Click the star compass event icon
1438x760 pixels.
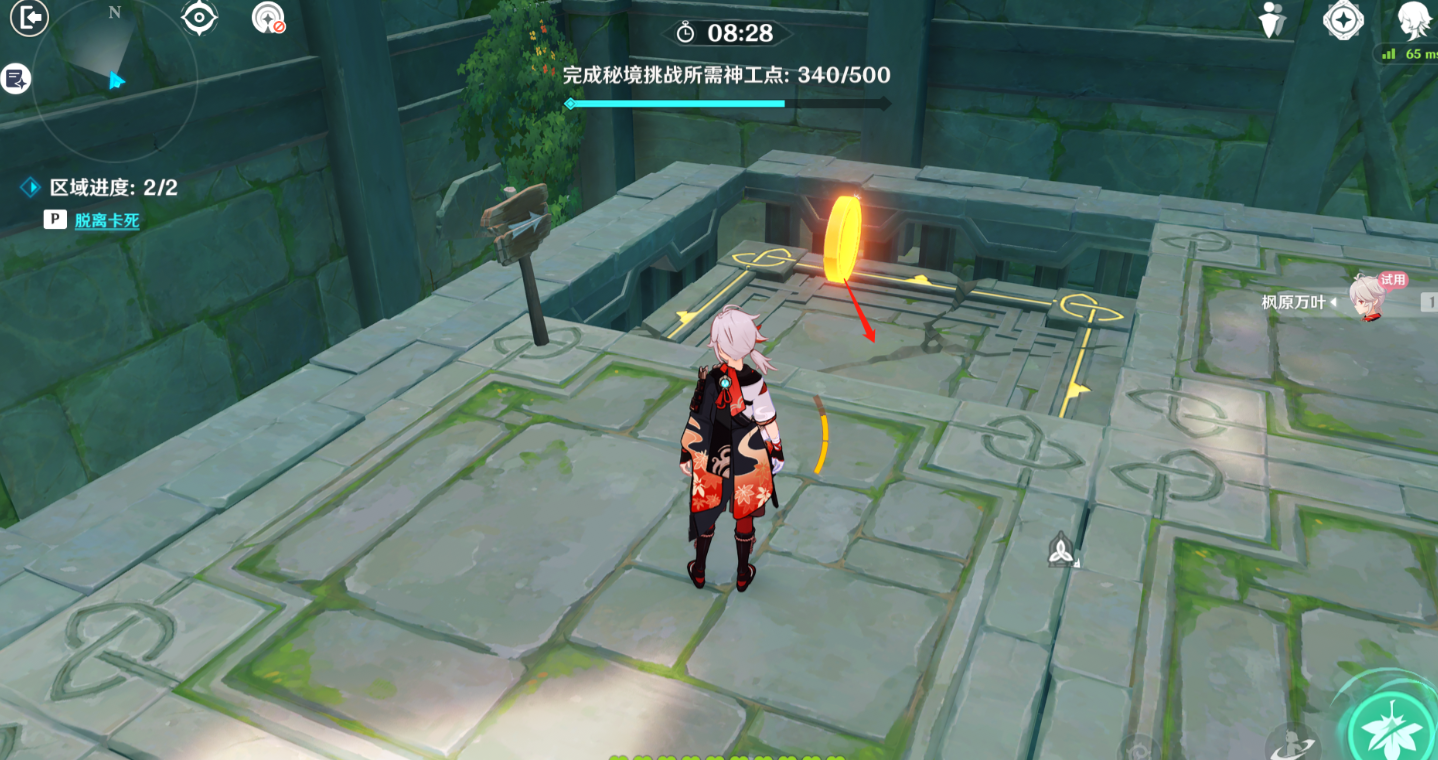point(1344,18)
